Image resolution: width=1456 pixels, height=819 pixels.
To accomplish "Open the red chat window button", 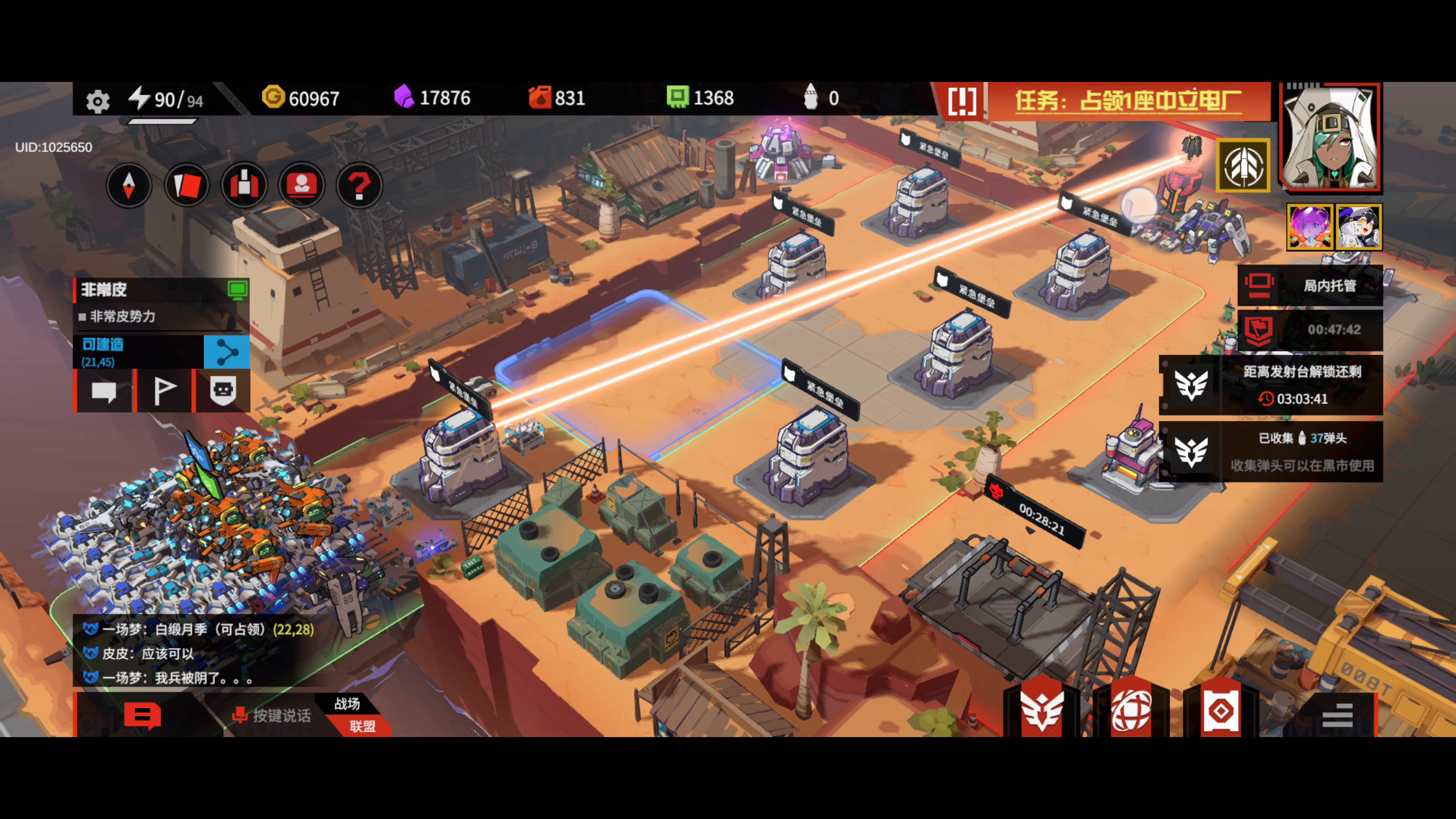I will point(143,715).
